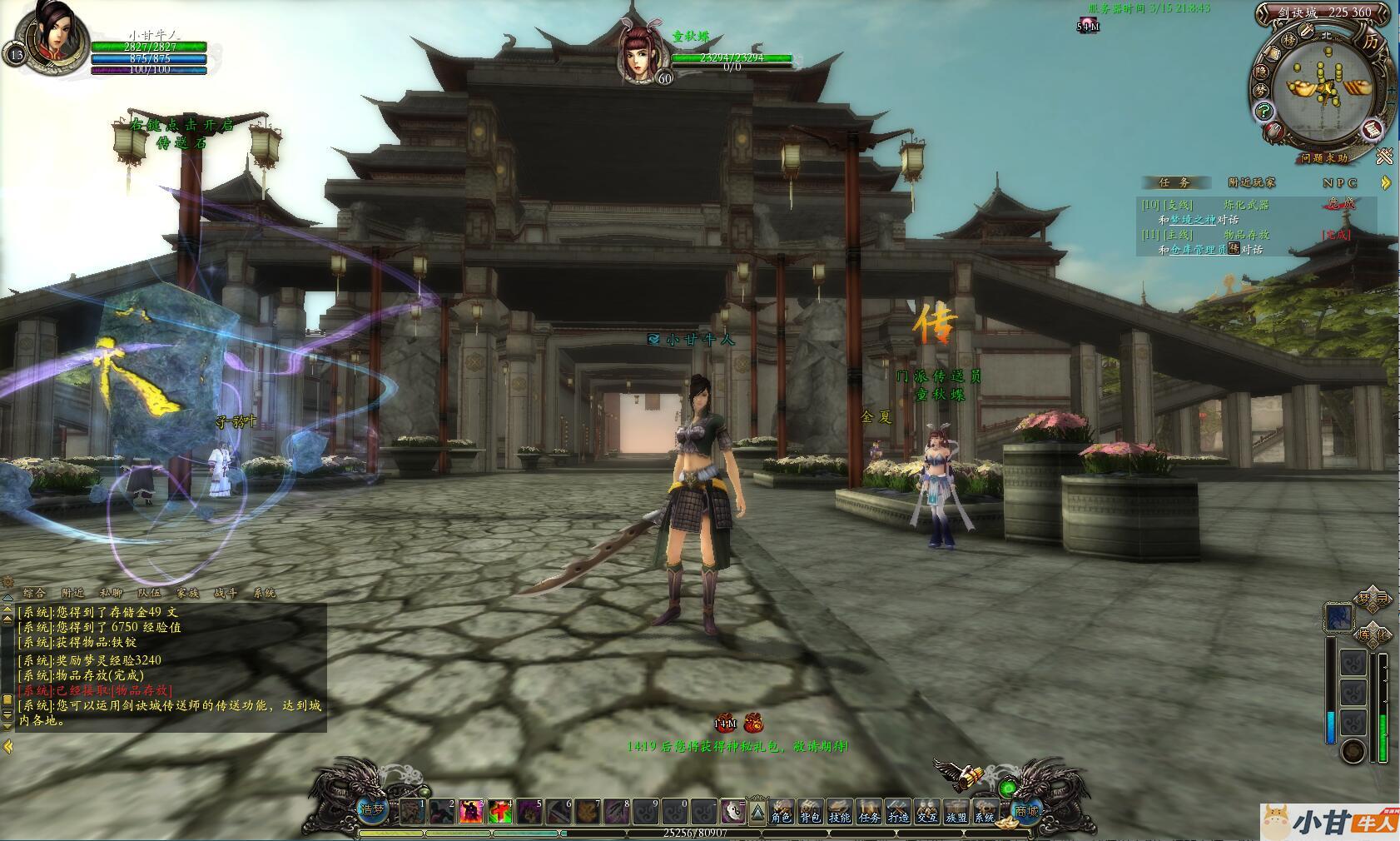1400x841 pixels.
Task: Open the 技能 skills window
Action: pos(840,810)
